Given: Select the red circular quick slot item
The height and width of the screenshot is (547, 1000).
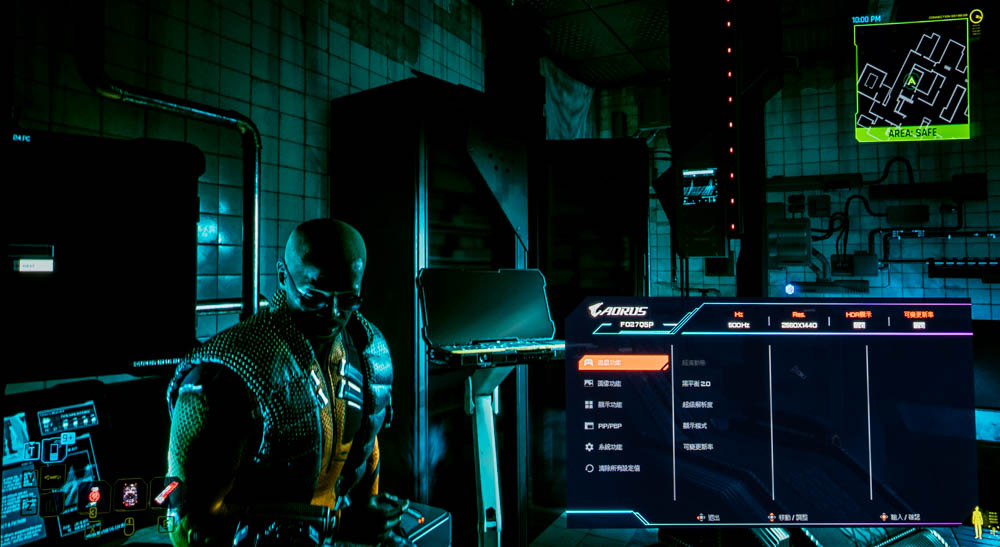Looking at the screenshot, I should coord(95,494).
